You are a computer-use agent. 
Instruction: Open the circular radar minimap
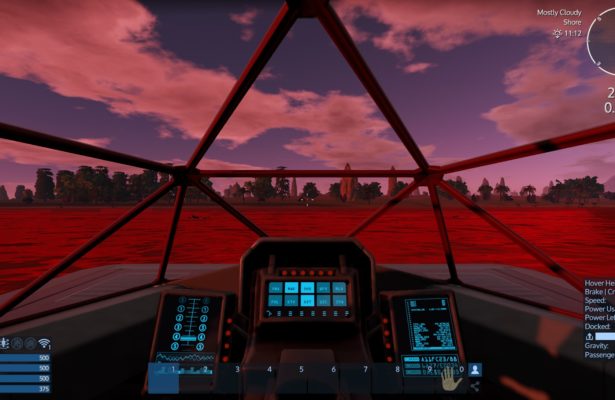pos(601,40)
